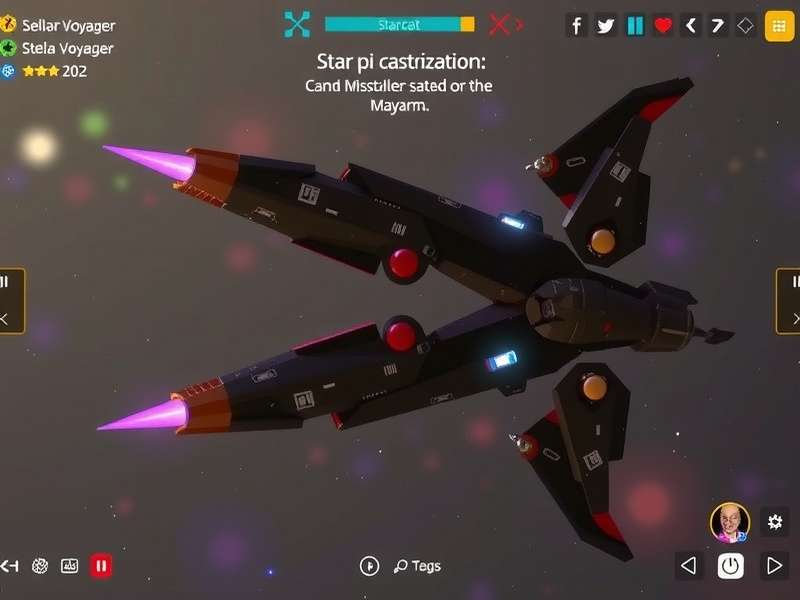Screen dimensions: 800x600
Task: Share via the Twitter bird icon
Action: click(x=606, y=26)
